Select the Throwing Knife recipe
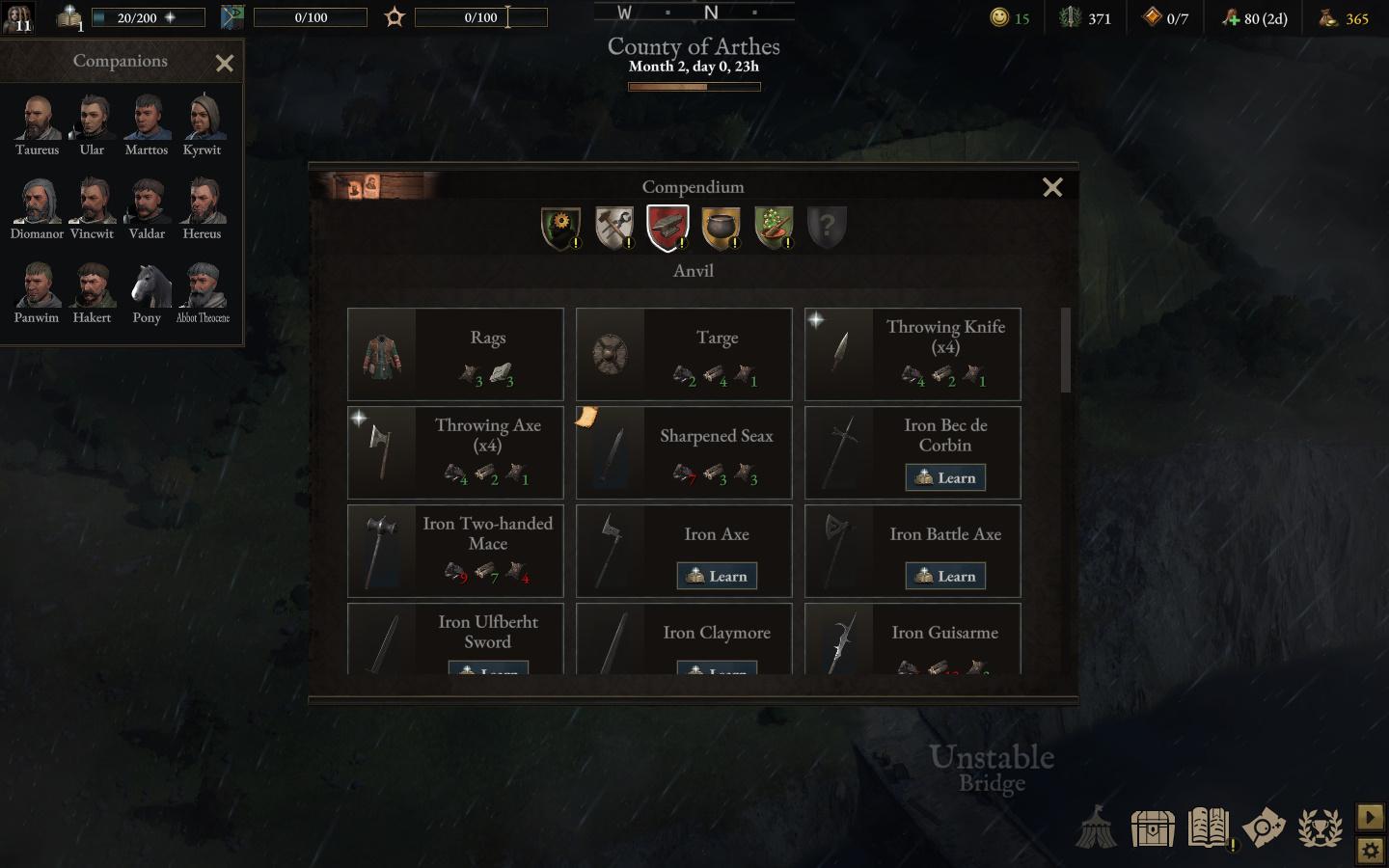The height and width of the screenshot is (868, 1389). tap(912, 354)
